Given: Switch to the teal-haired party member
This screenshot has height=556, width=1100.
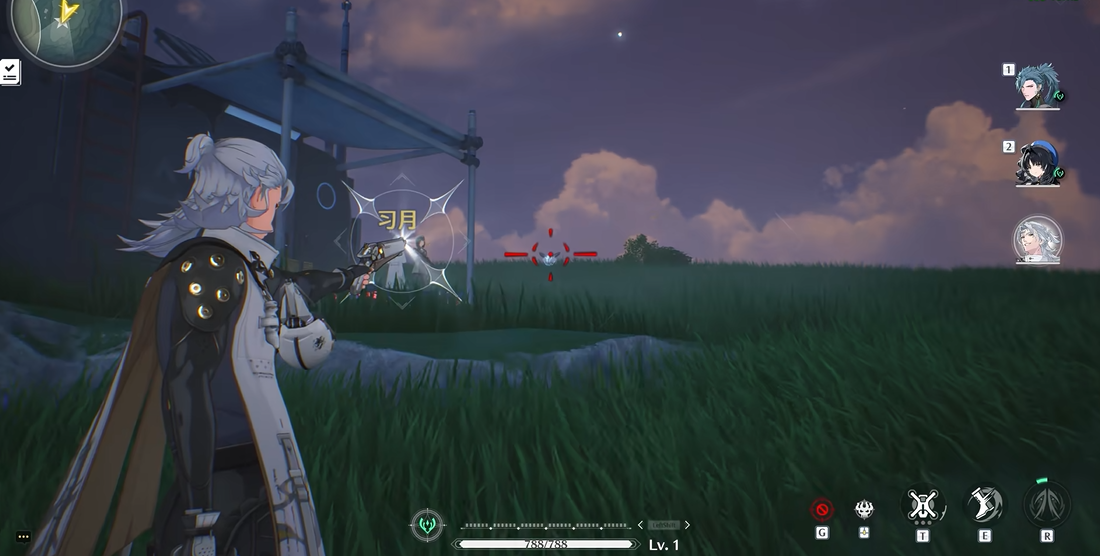Looking at the screenshot, I should pyautogui.click(x=1038, y=87).
